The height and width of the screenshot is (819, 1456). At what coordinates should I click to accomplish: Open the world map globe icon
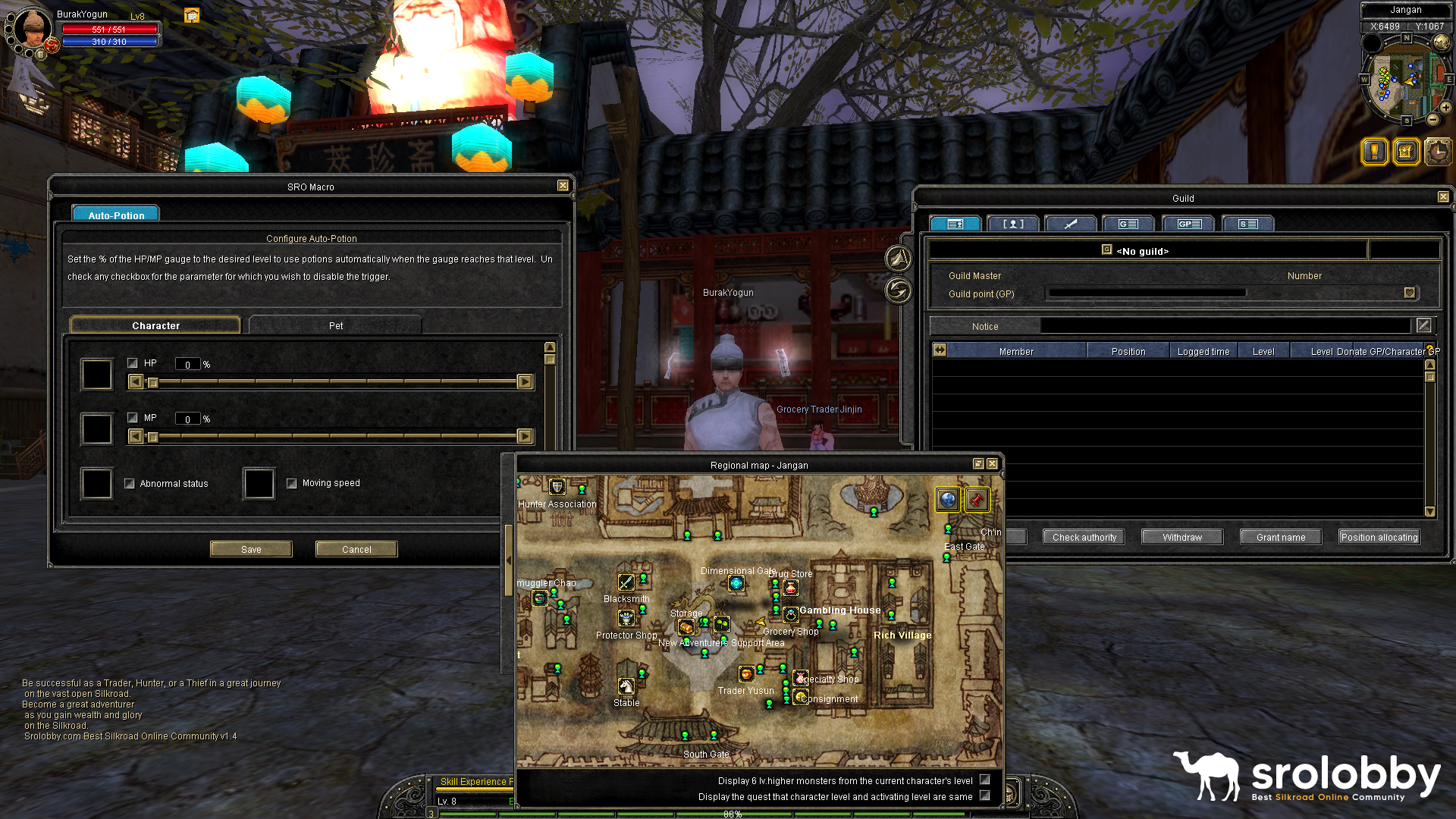tap(948, 499)
